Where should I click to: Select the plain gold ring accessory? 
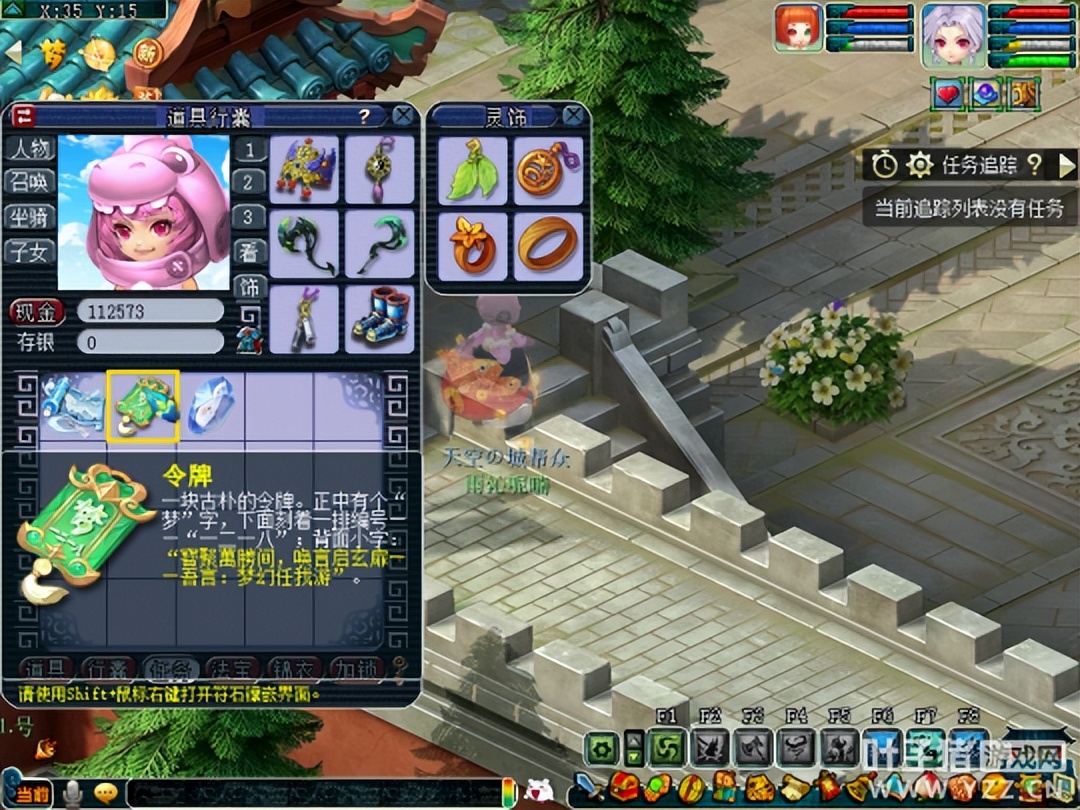[548, 245]
